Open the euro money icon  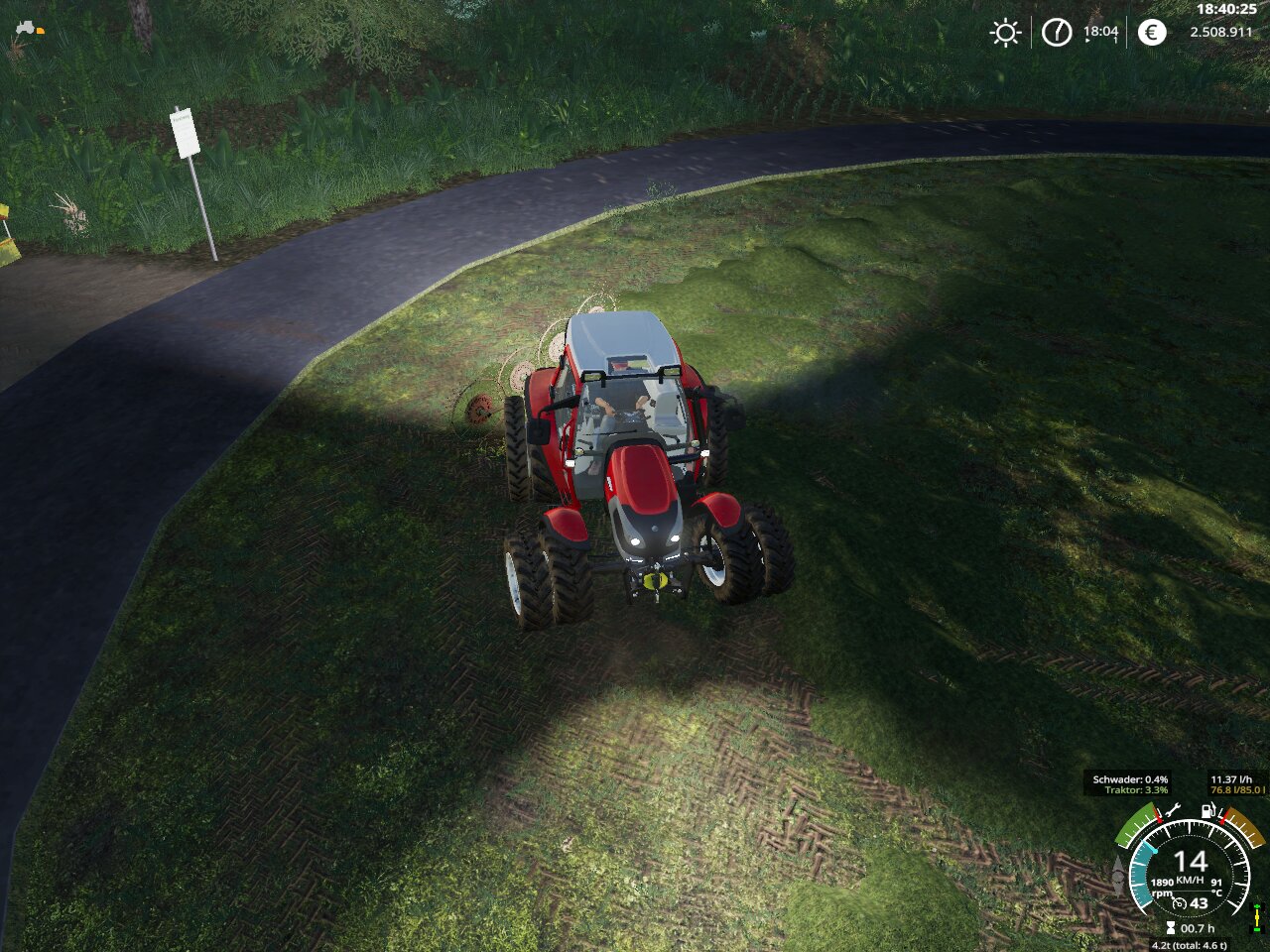pyautogui.click(x=1151, y=33)
